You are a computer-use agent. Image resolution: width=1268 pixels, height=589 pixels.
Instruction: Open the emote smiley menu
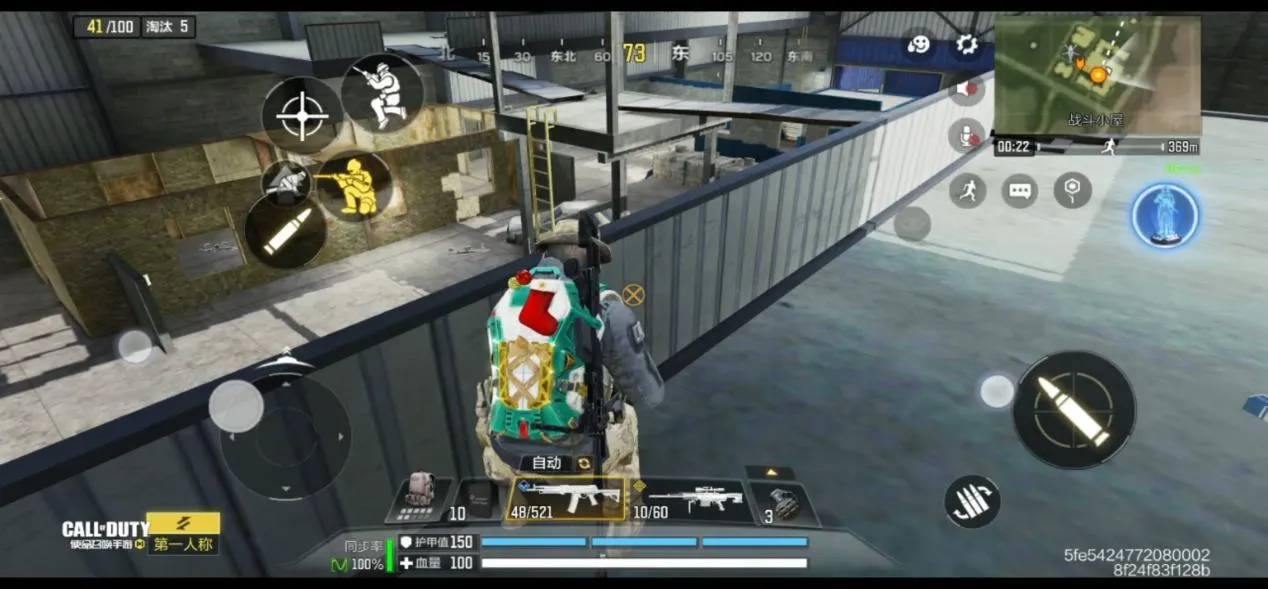tap(918, 44)
